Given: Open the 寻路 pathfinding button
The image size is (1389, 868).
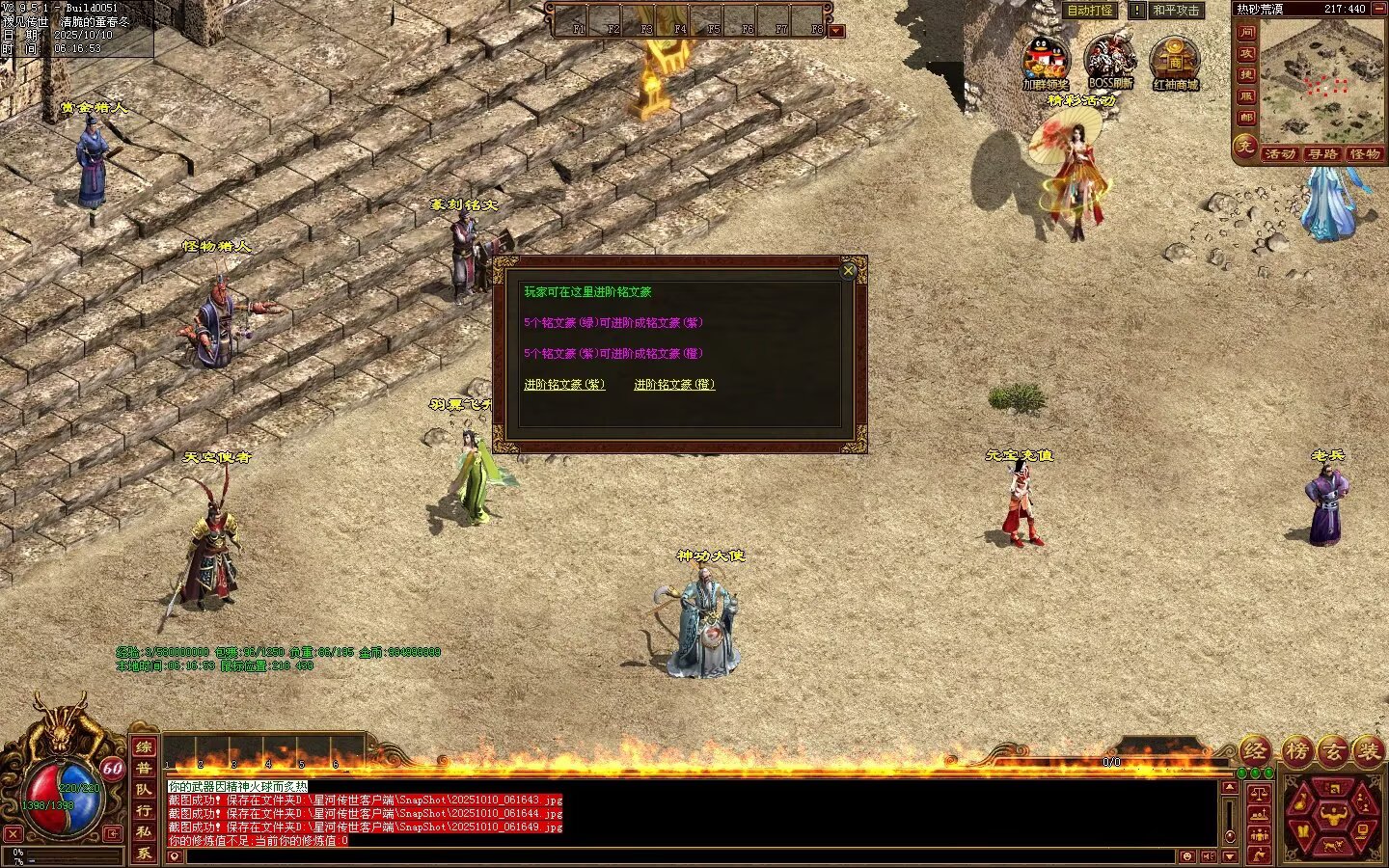Looking at the screenshot, I should 1321,154.
